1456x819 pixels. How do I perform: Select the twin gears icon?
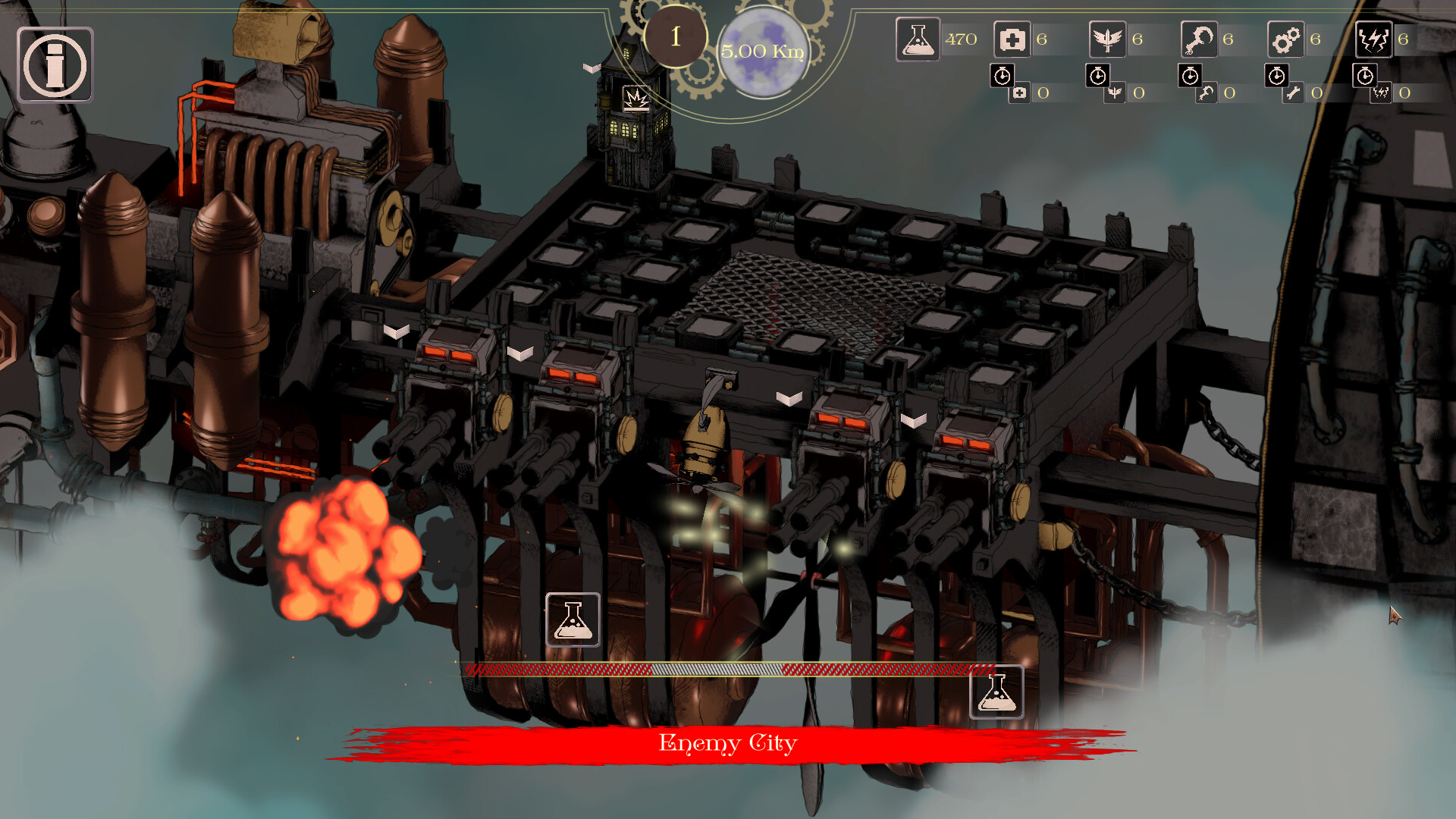1286,39
